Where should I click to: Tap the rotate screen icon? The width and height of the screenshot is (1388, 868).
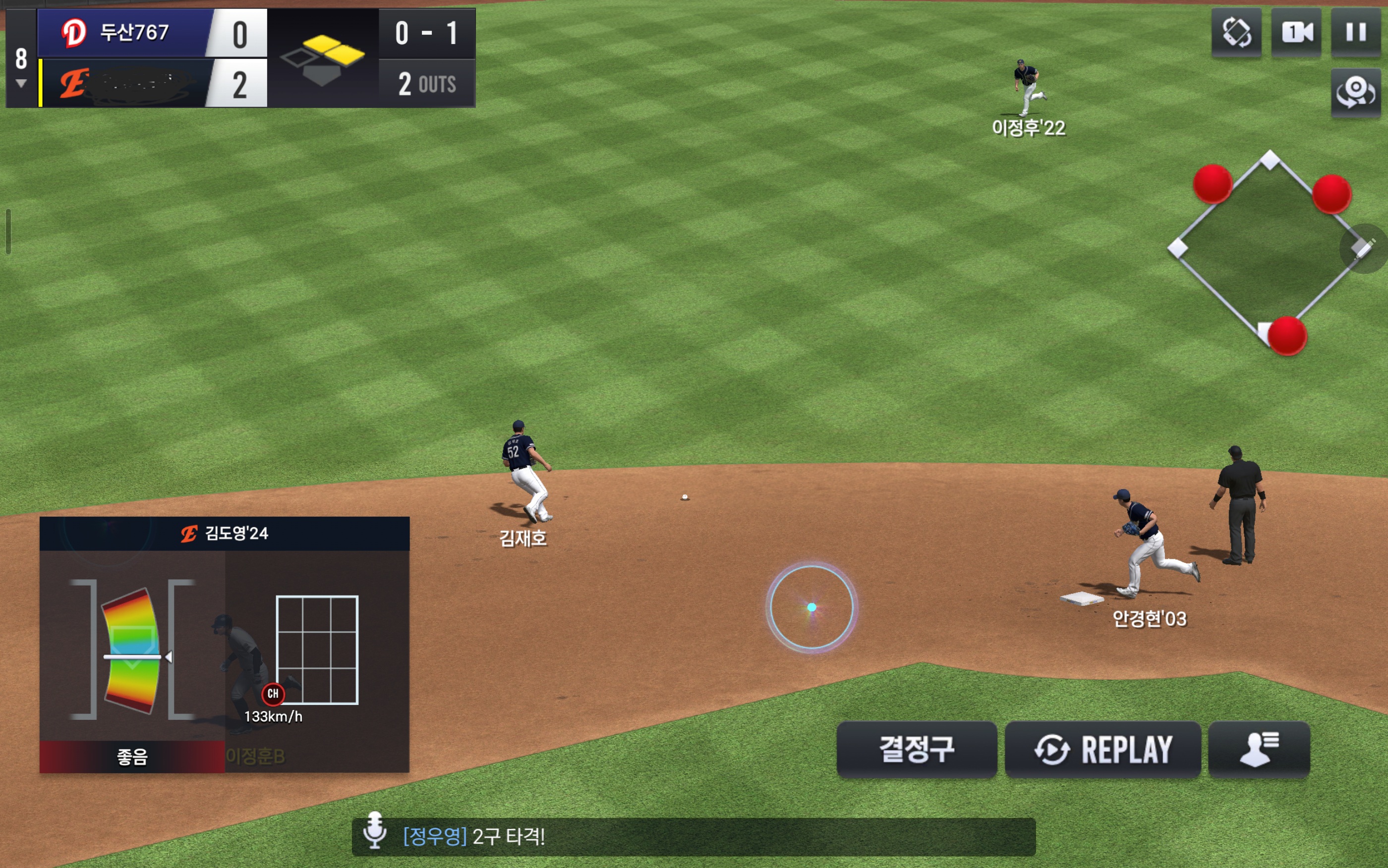coord(1236,32)
